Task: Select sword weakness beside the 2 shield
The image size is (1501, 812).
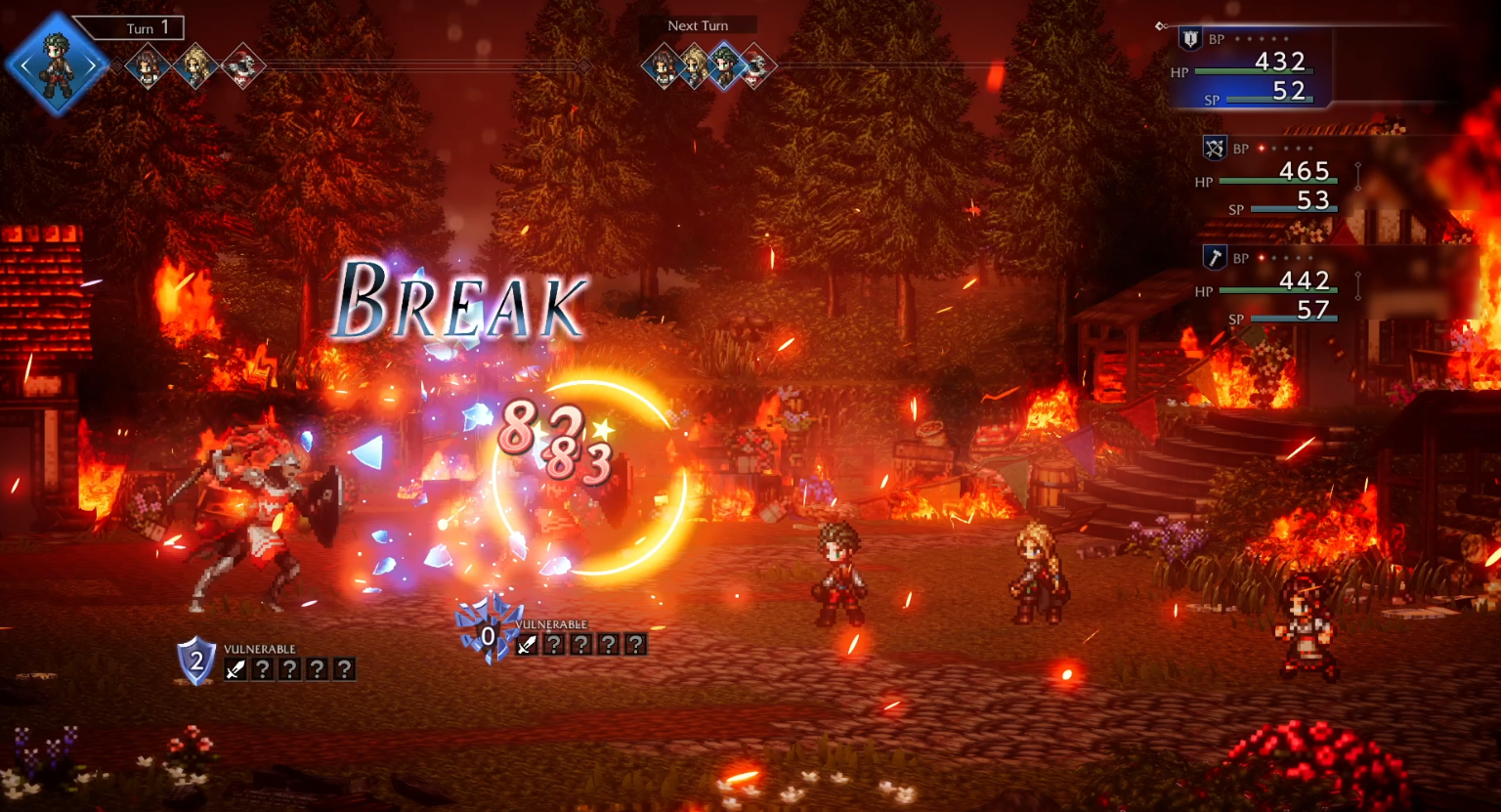Action: [x=236, y=669]
